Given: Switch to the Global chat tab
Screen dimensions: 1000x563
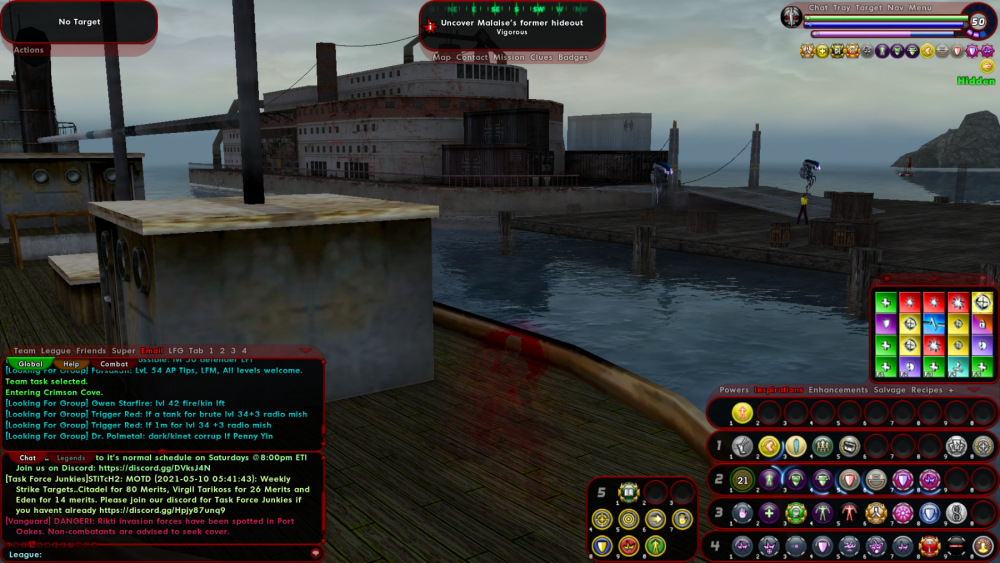Looking at the screenshot, I should point(31,364).
